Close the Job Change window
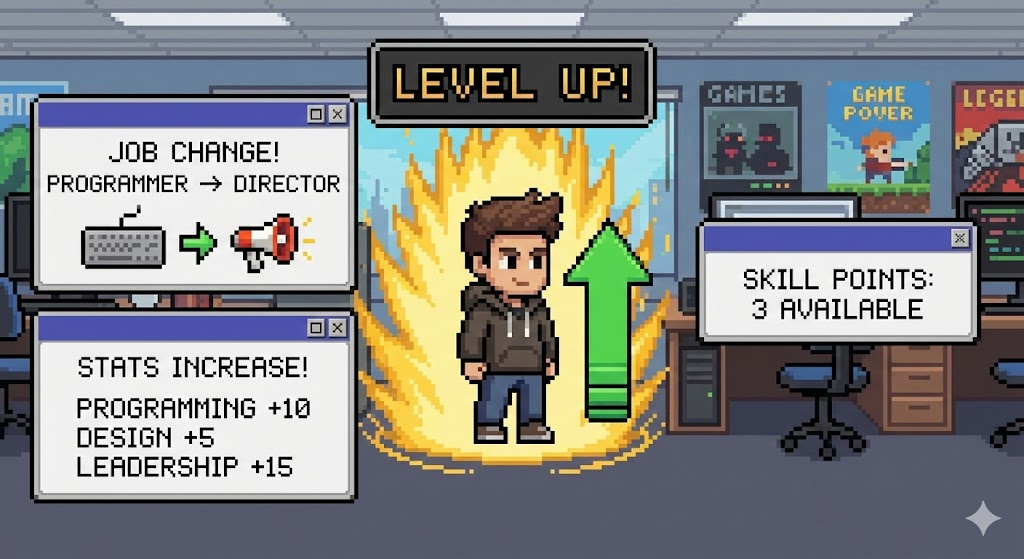 point(337,115)
